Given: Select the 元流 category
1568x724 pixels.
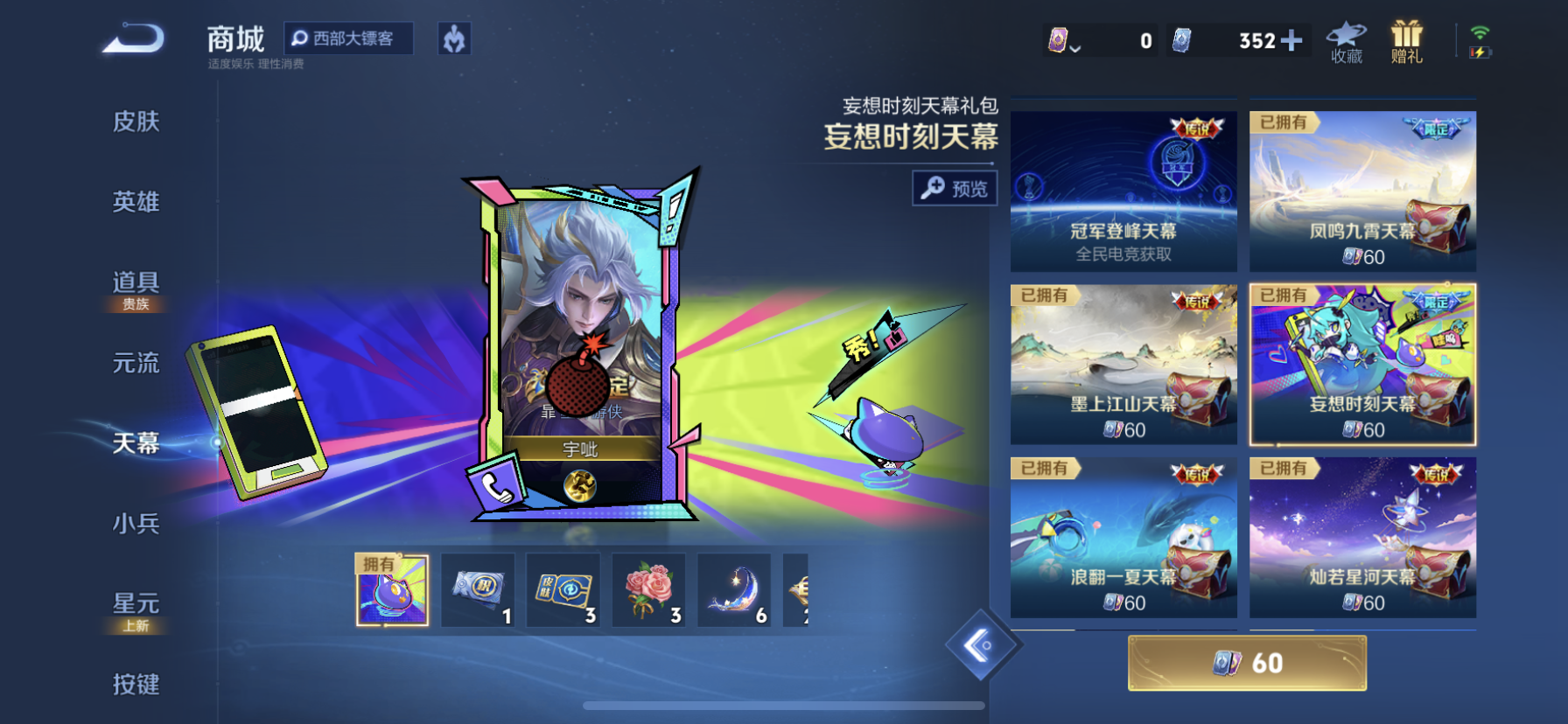Looking at the screenshot, I should (x=136, y=363).
